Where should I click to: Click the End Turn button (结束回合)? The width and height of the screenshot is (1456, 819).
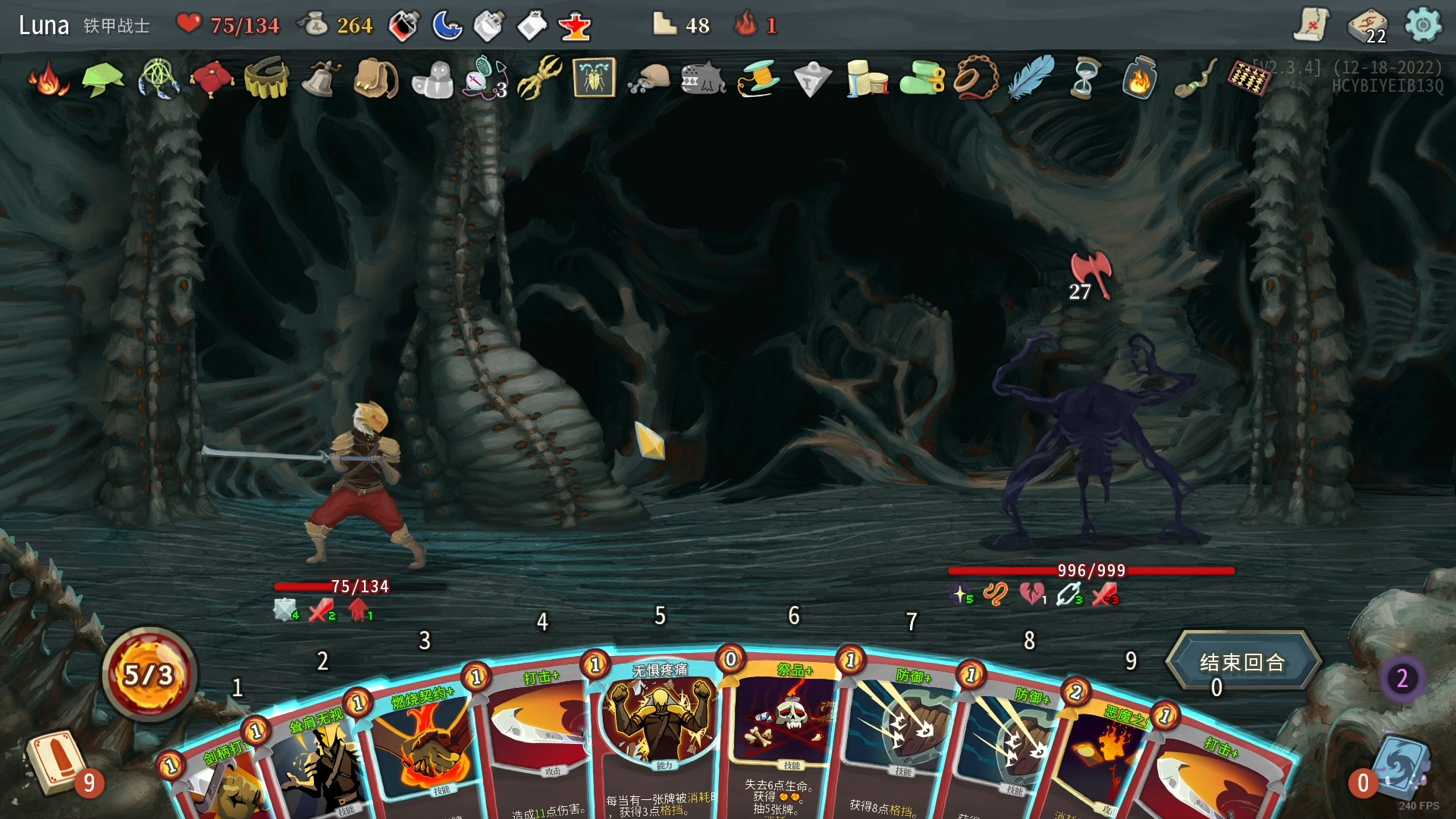tap(1241, 662)
